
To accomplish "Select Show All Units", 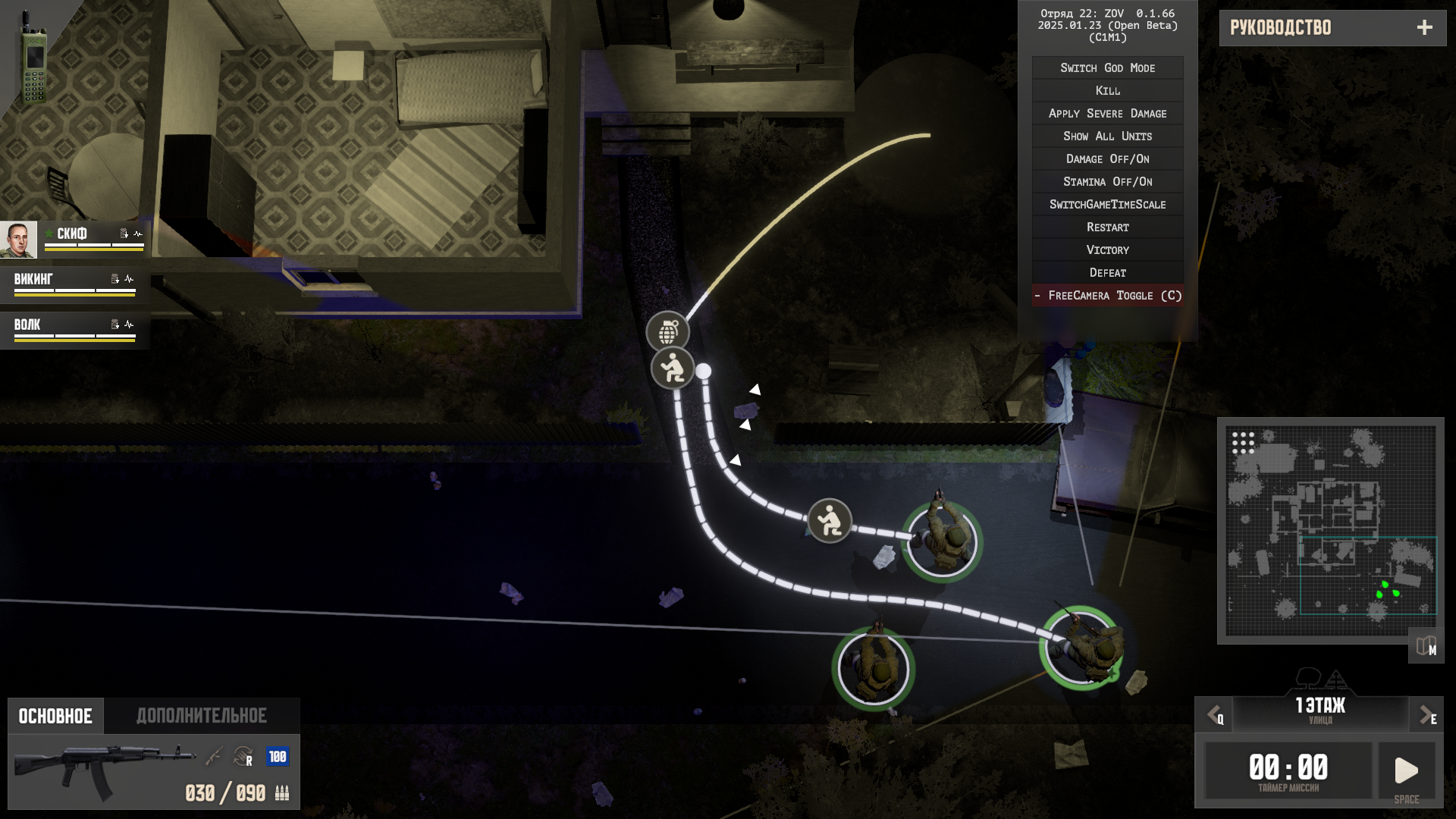I will click(1107, 136).
